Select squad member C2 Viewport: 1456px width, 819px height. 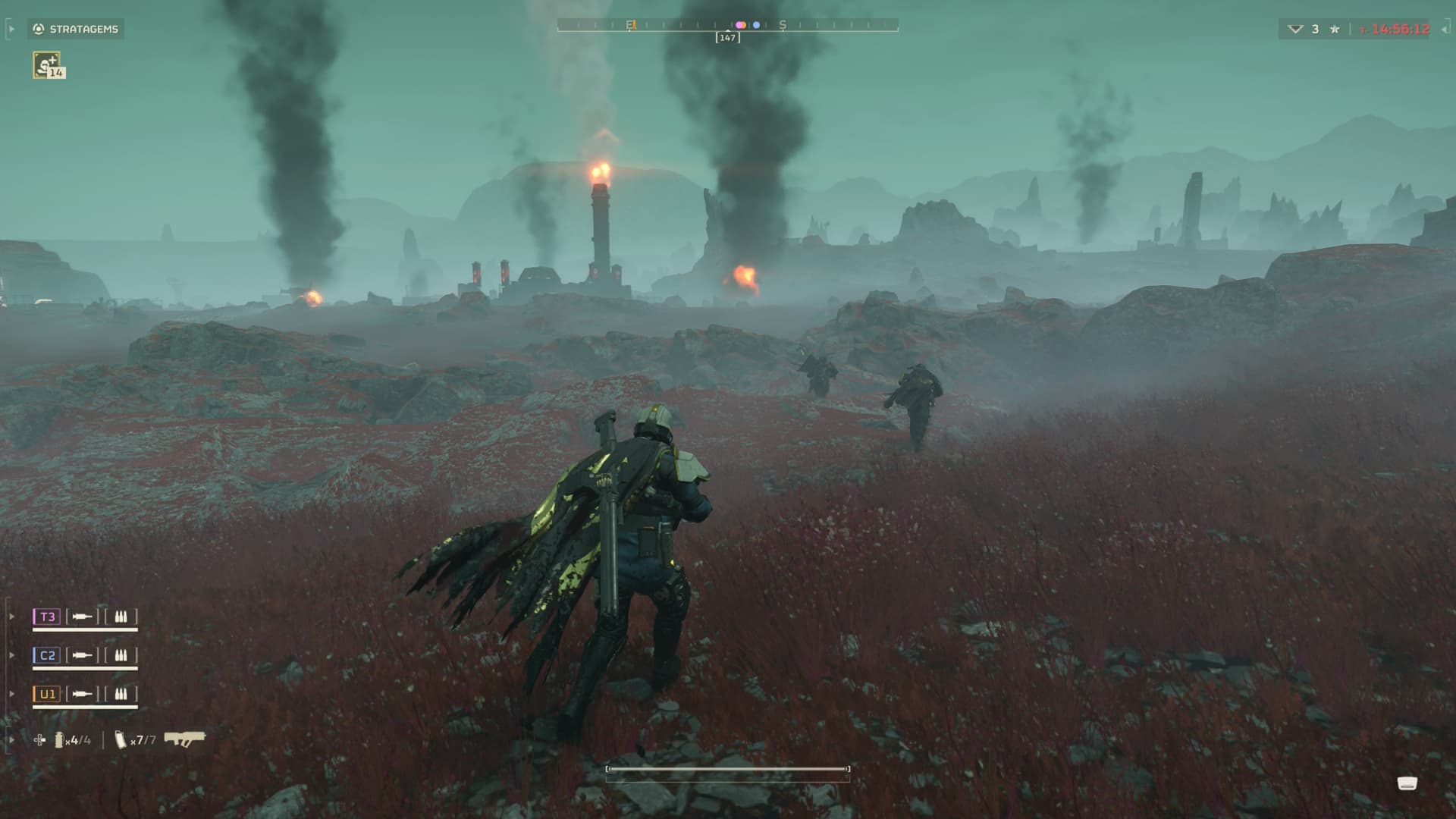tap(47, 655)
